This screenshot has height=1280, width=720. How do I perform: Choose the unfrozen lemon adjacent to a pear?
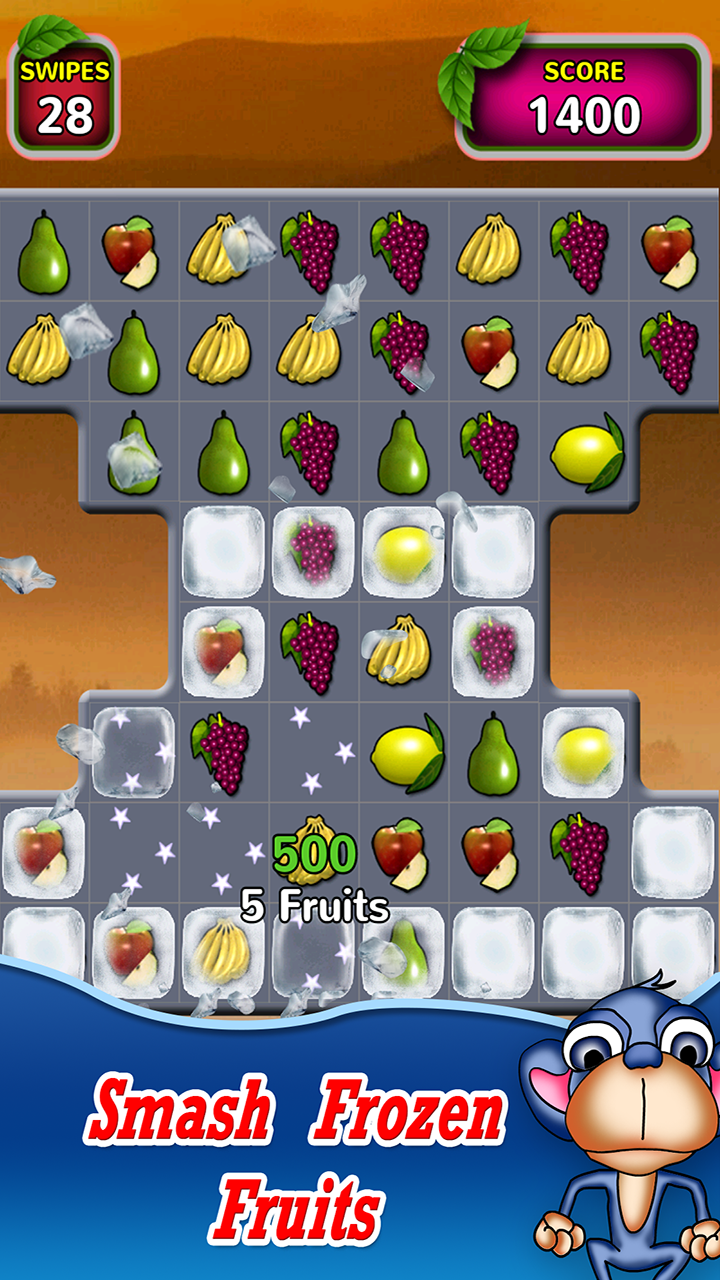tap(404, 751)
